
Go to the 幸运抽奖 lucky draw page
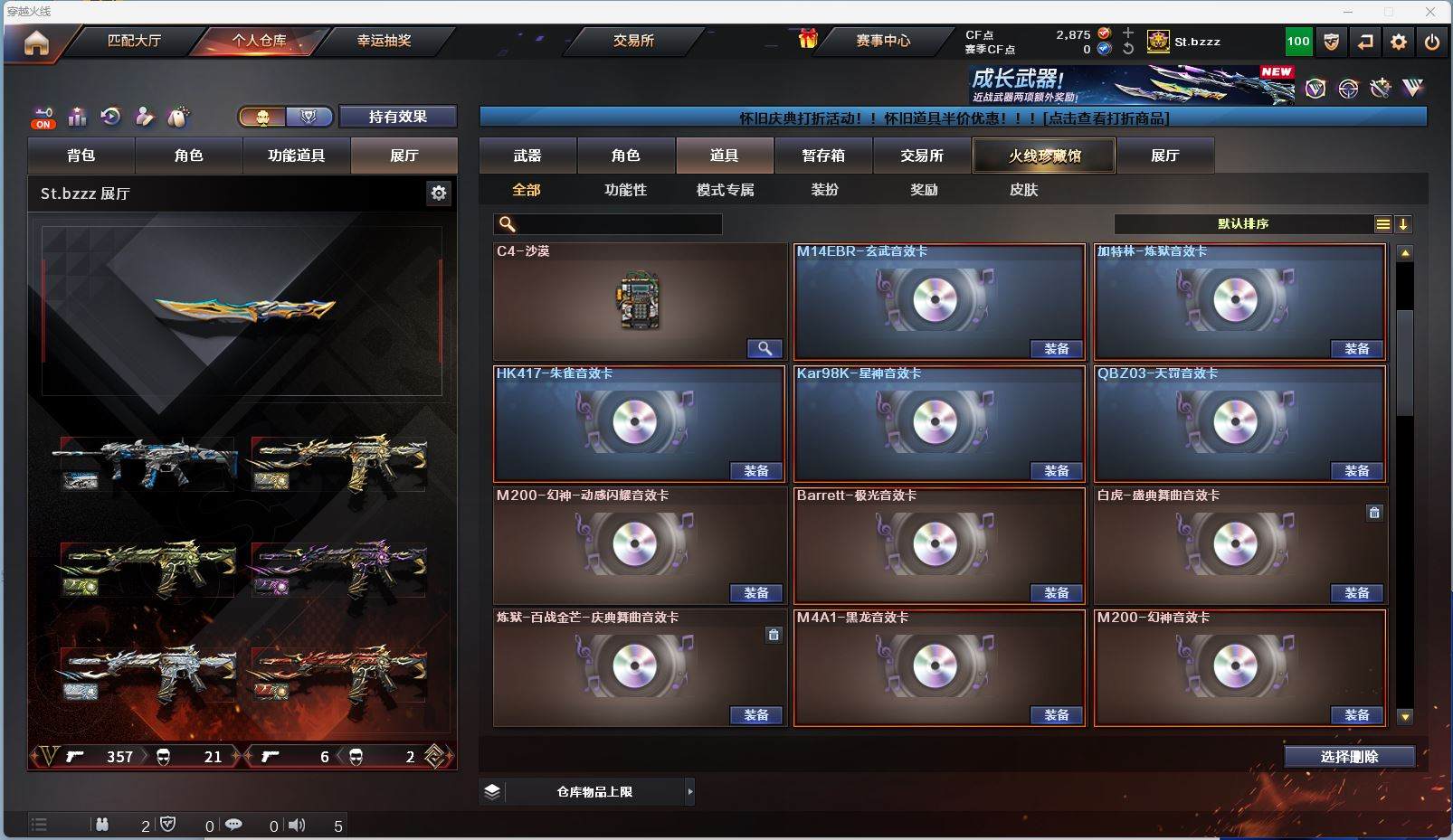click(x=384, y=41)
